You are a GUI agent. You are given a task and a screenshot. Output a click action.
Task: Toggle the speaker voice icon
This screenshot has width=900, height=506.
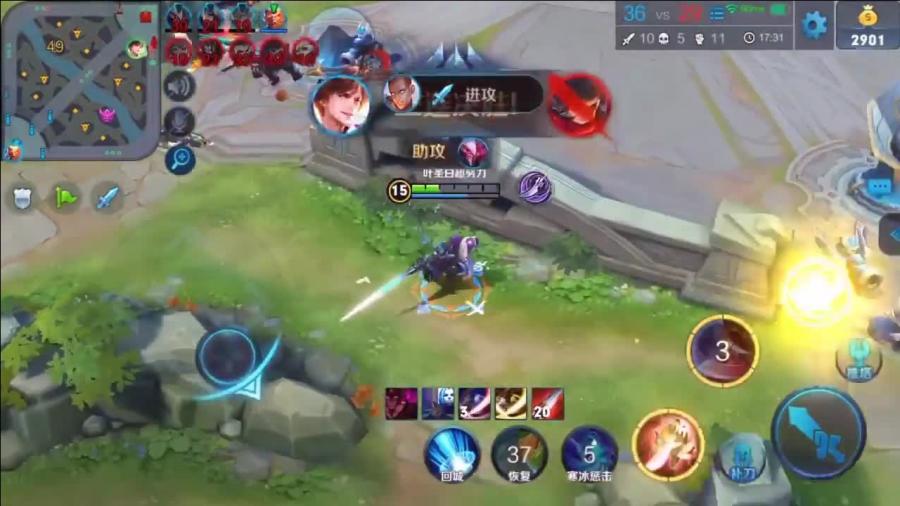click(179, 86)
